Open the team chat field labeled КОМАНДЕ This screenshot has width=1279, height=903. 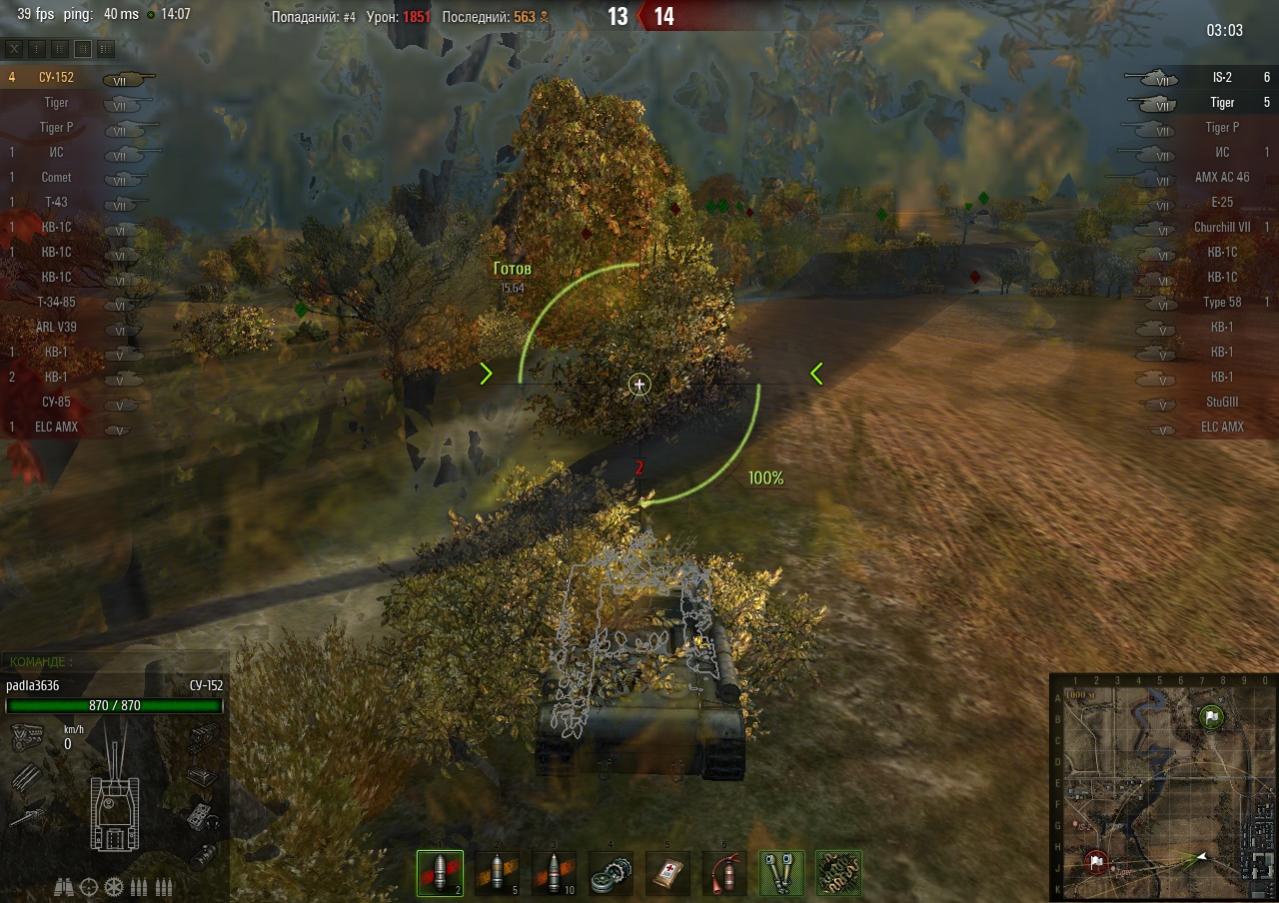point(115,661)
